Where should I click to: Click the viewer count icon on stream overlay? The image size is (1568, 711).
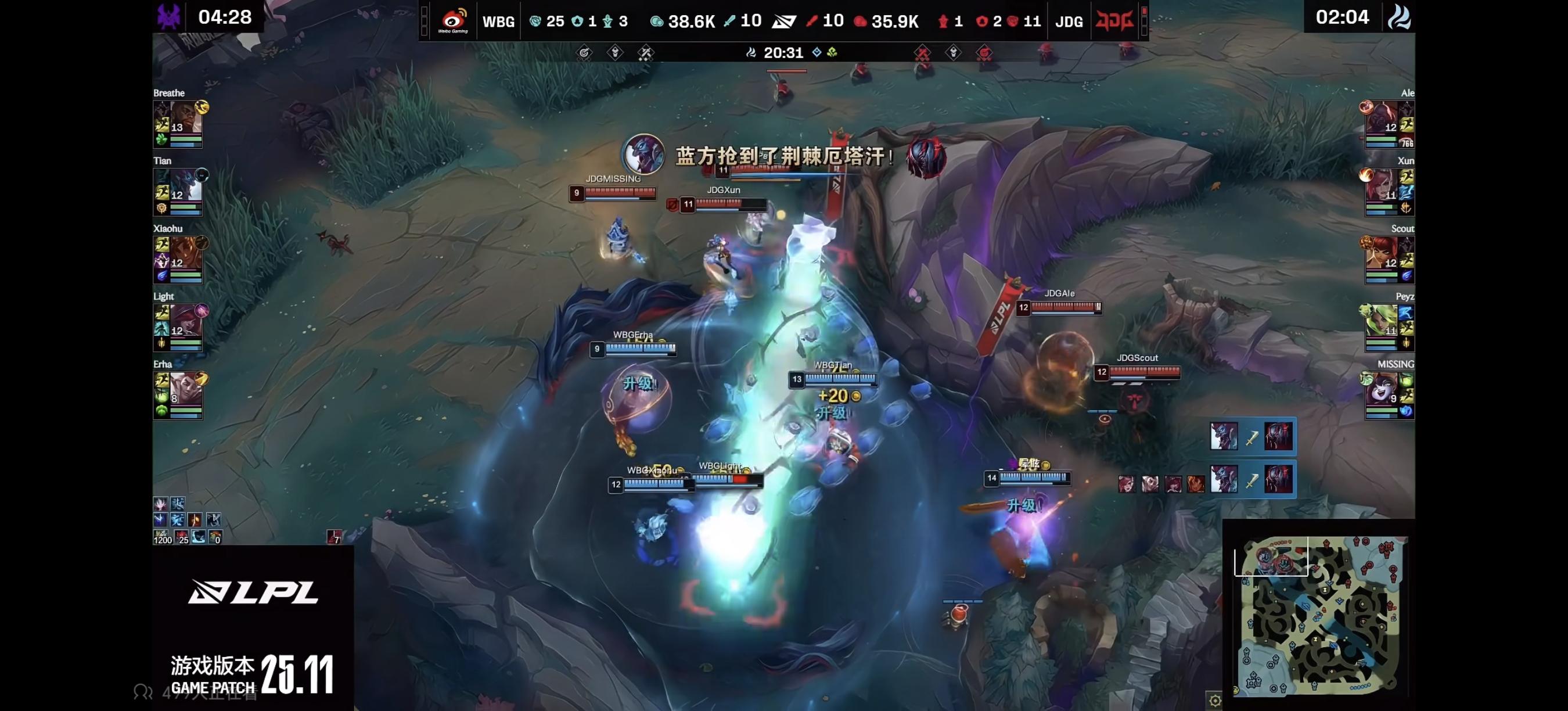143,692
